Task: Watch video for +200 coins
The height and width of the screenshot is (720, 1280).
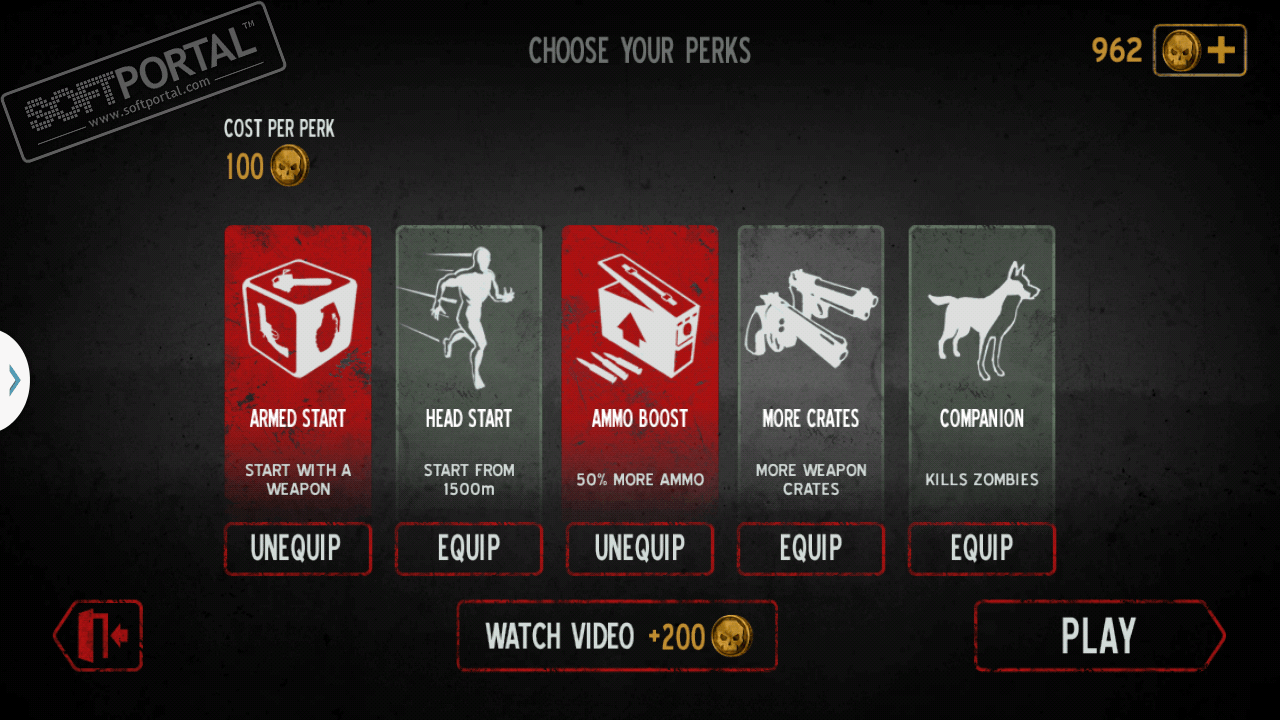Action: point(617,636)
